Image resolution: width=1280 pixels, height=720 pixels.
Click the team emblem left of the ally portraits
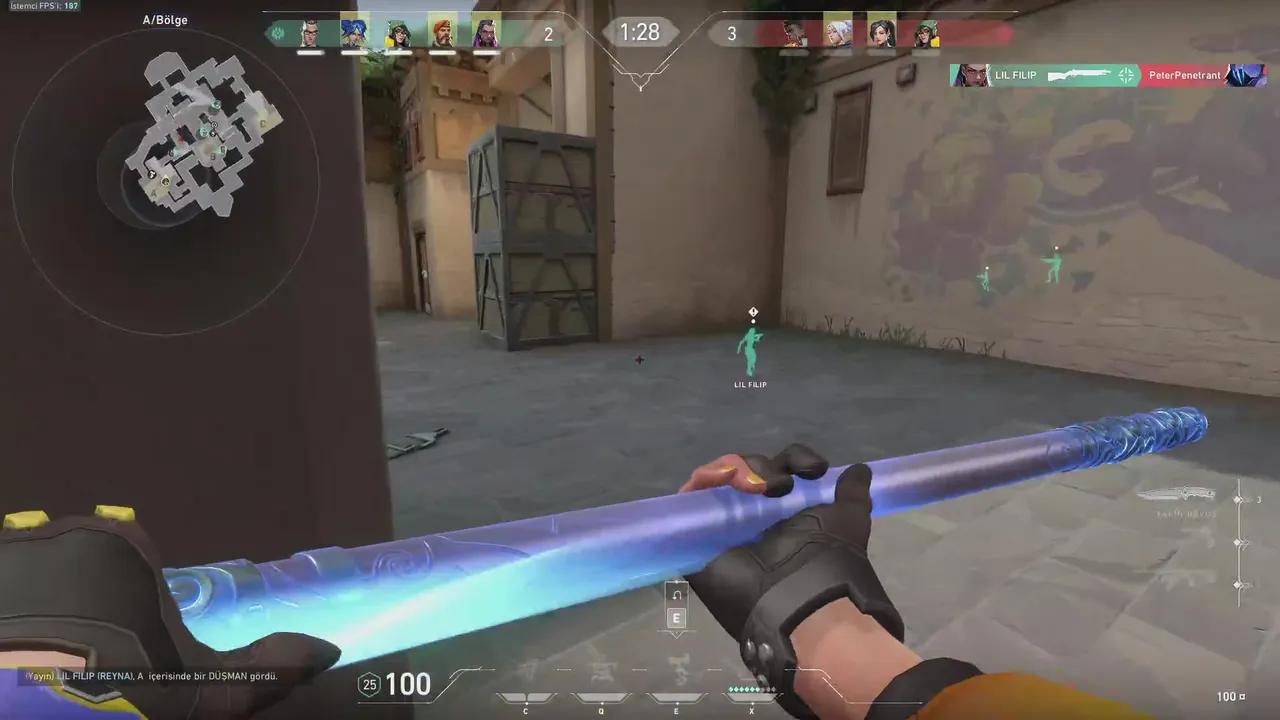point(277,33)
